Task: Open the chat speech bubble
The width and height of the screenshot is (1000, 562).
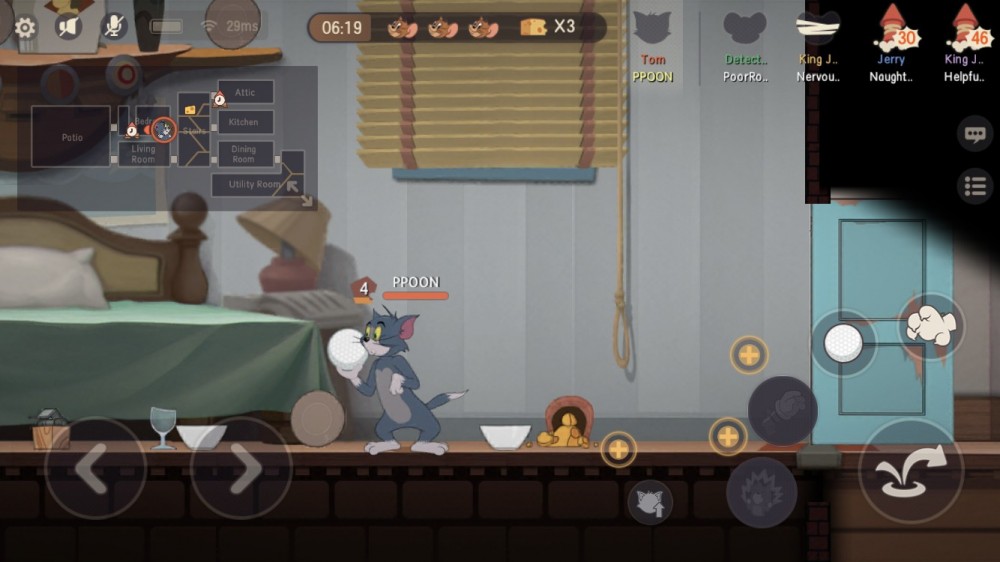Action: pos(974,134)
